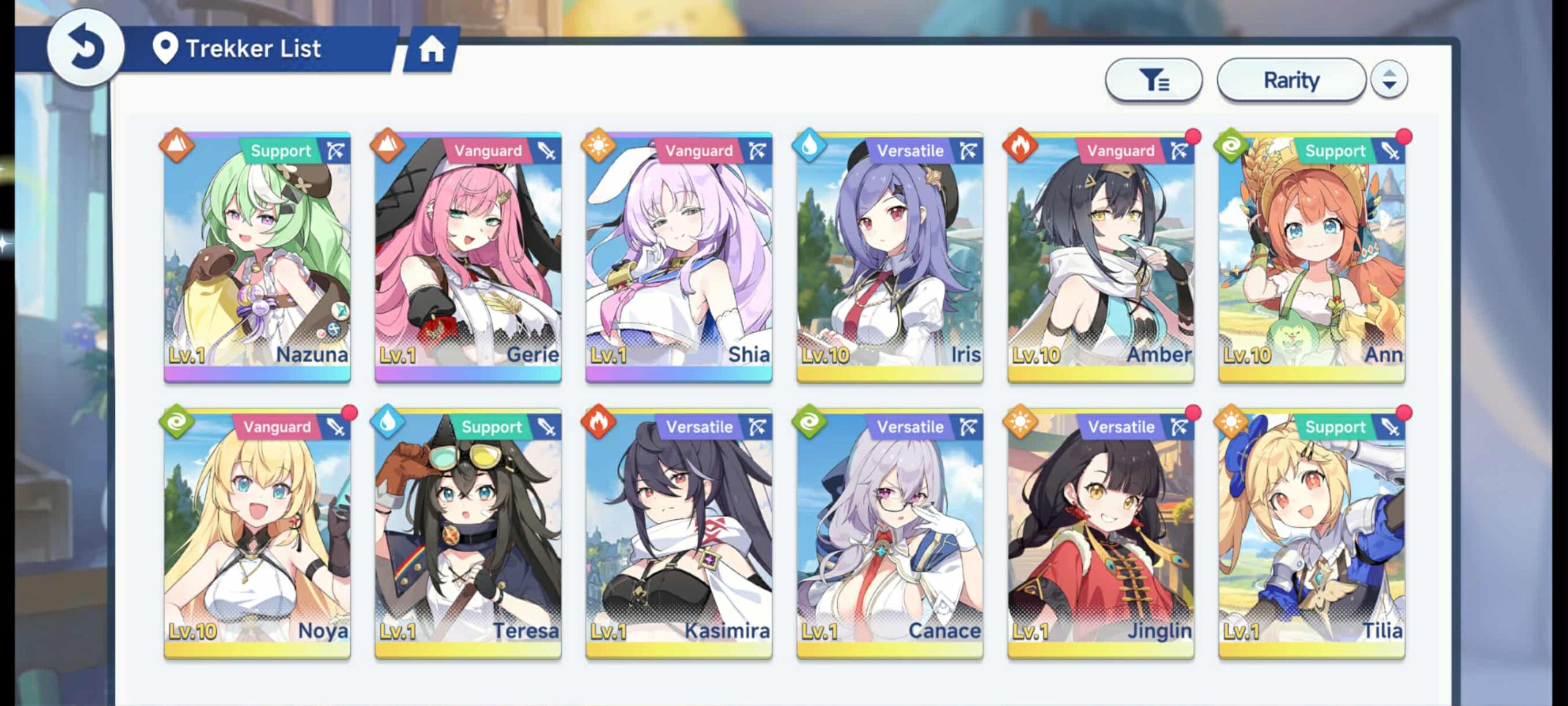Choose the Kasimira trekker card

[679, 534]
